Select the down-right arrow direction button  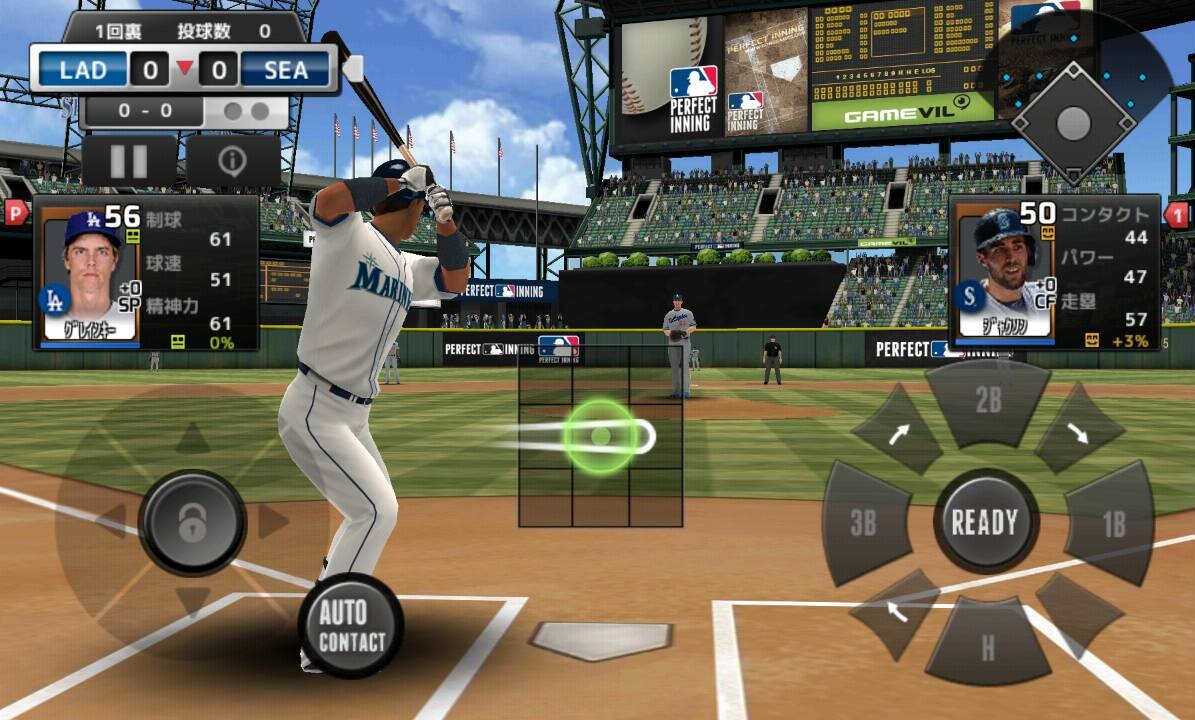(x=1077, y=432)
